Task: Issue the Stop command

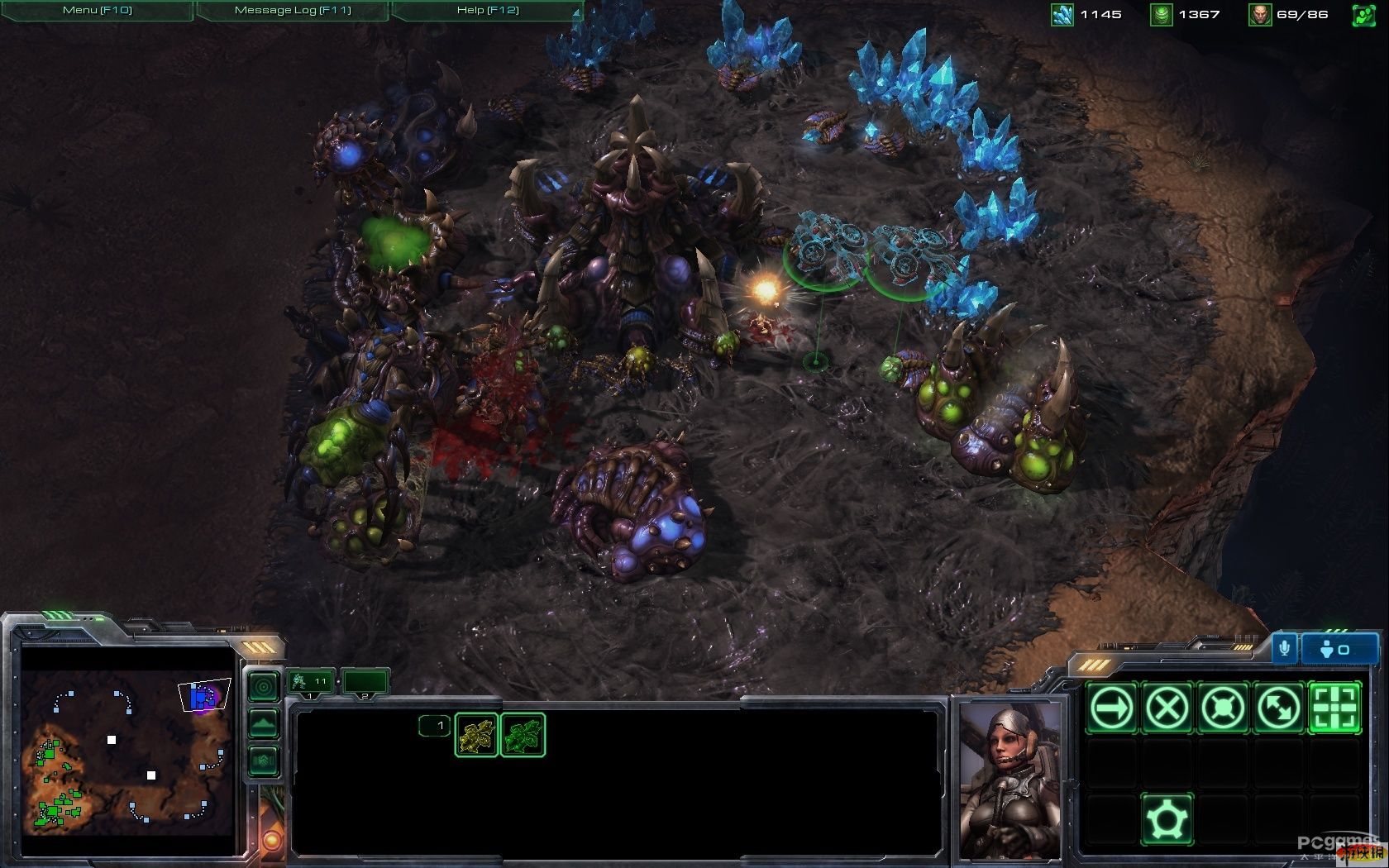Action: [1167, 708]
